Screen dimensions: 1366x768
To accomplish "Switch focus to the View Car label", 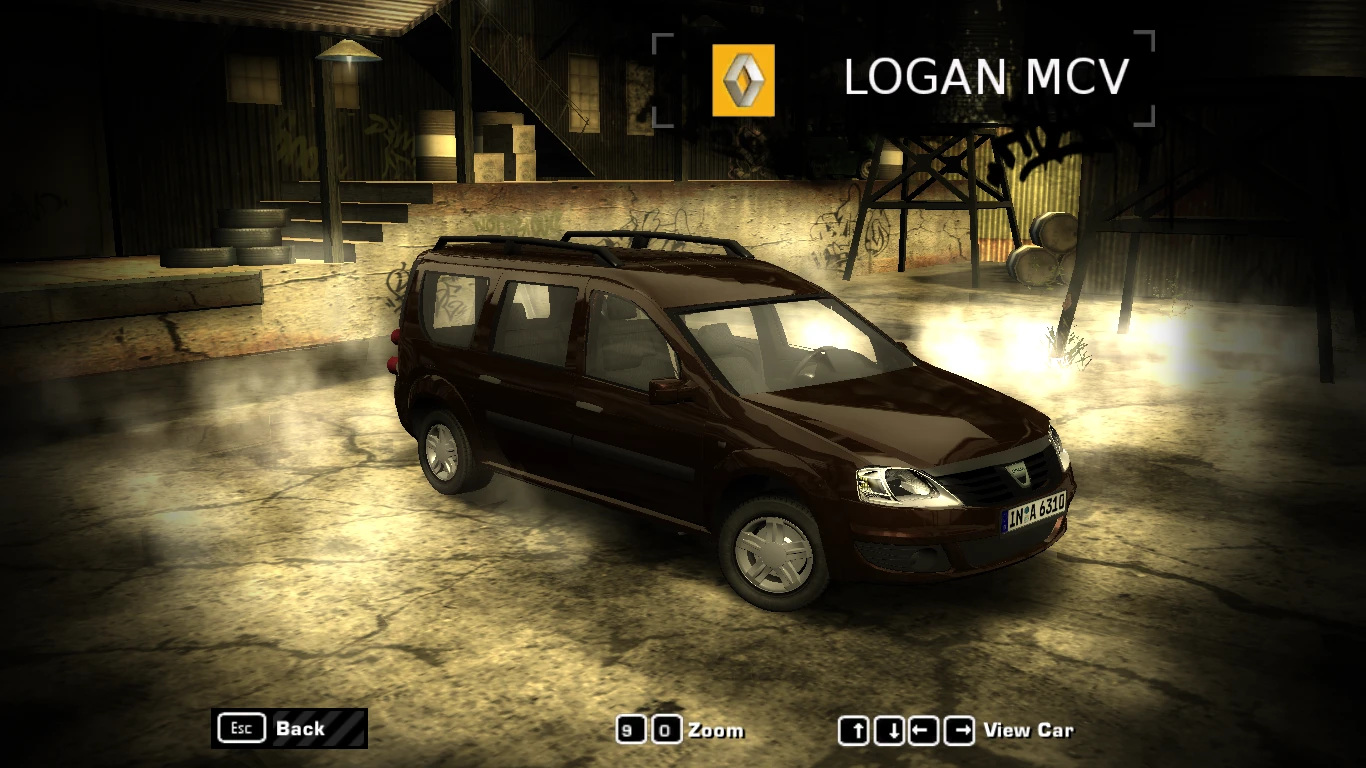I will coord(1032,731).
